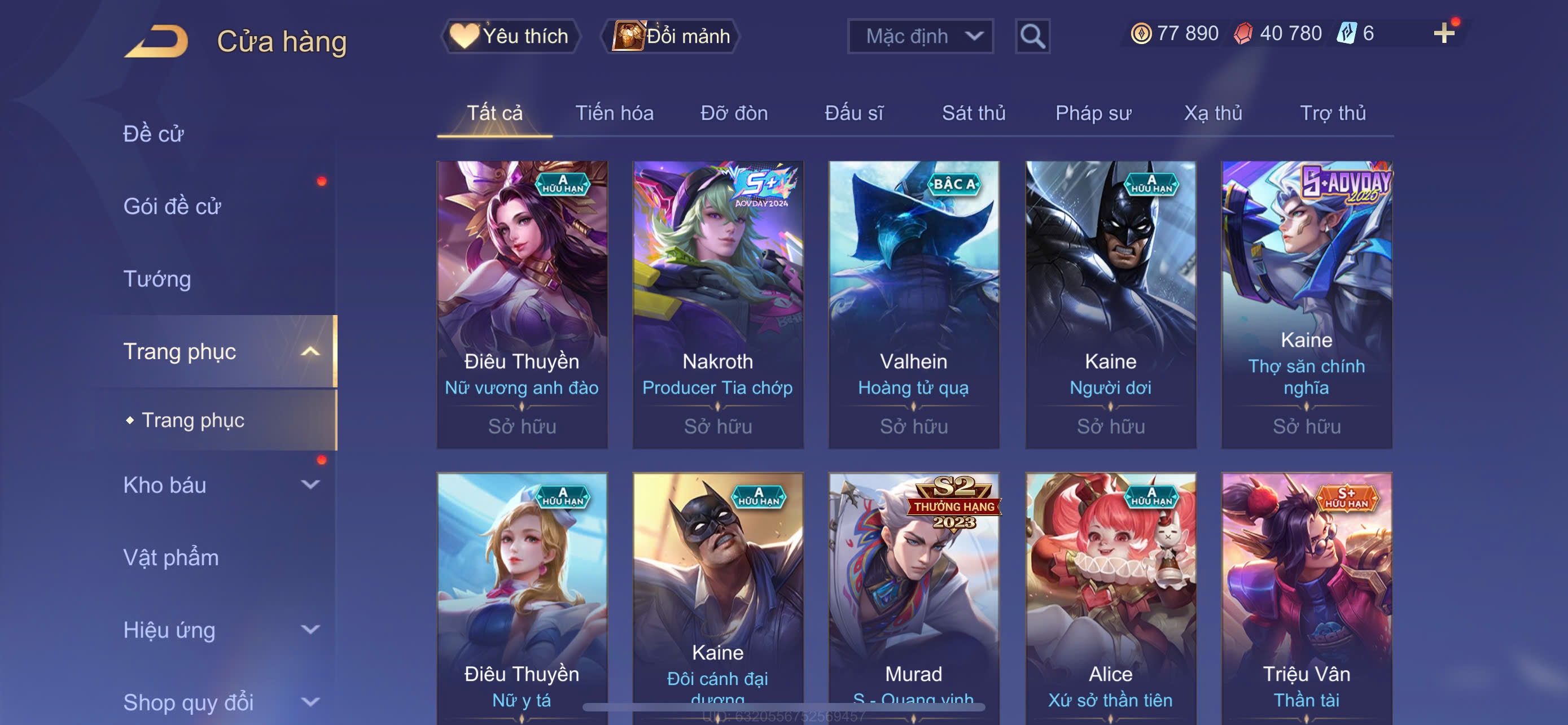Image resolution: width=1568 pixels, height=725 pixels.
Task: Open the Đề cử menu entry
Action: [x=154, y=134]
